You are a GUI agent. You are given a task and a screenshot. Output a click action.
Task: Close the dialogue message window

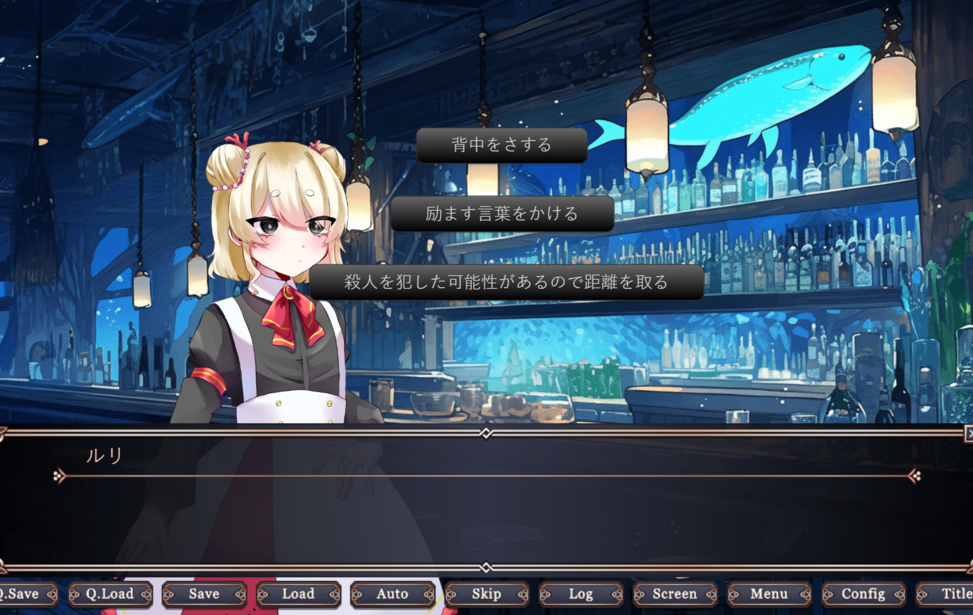click(x=968, y=434)
